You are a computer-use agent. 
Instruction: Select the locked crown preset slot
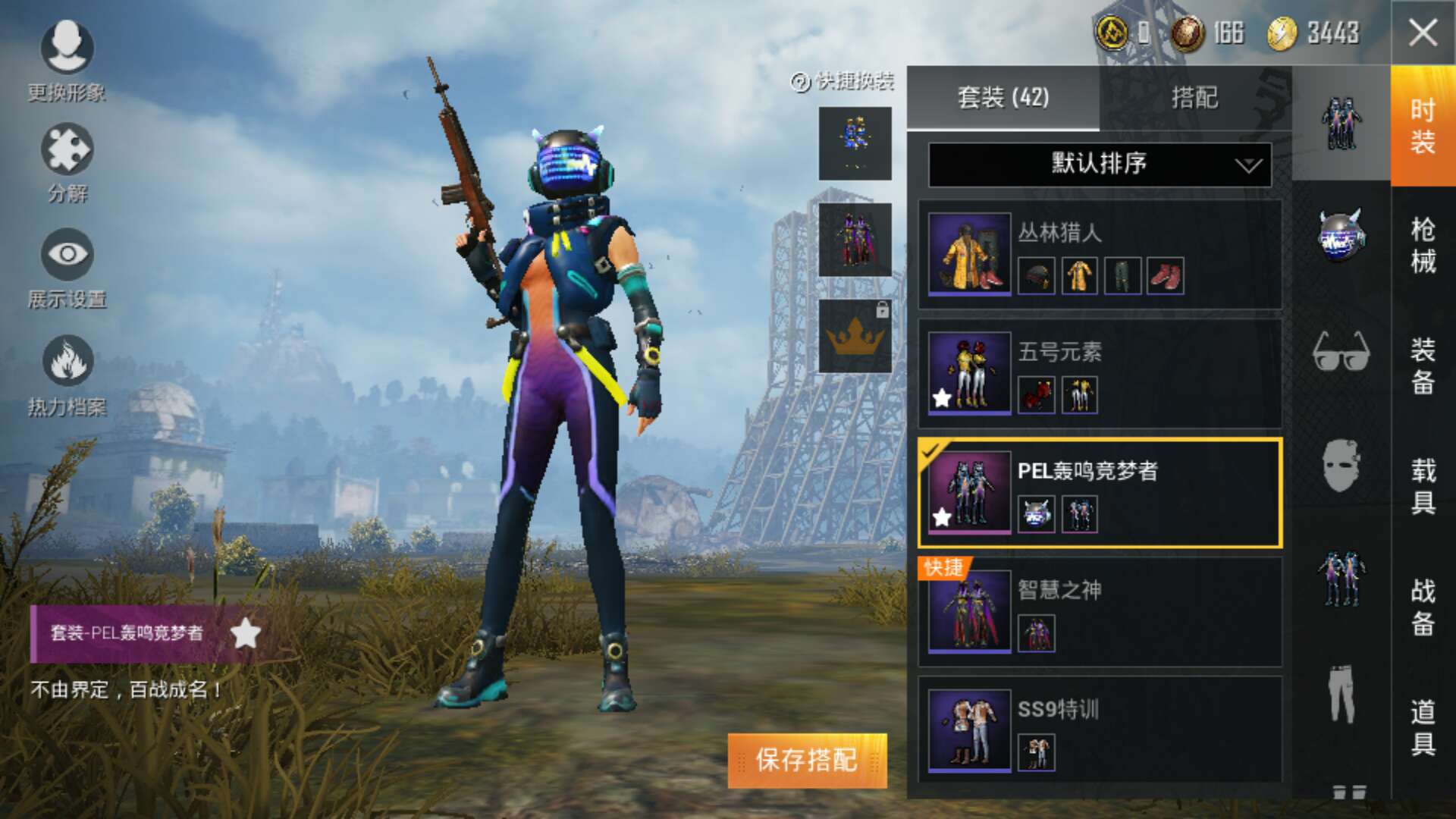855,336
